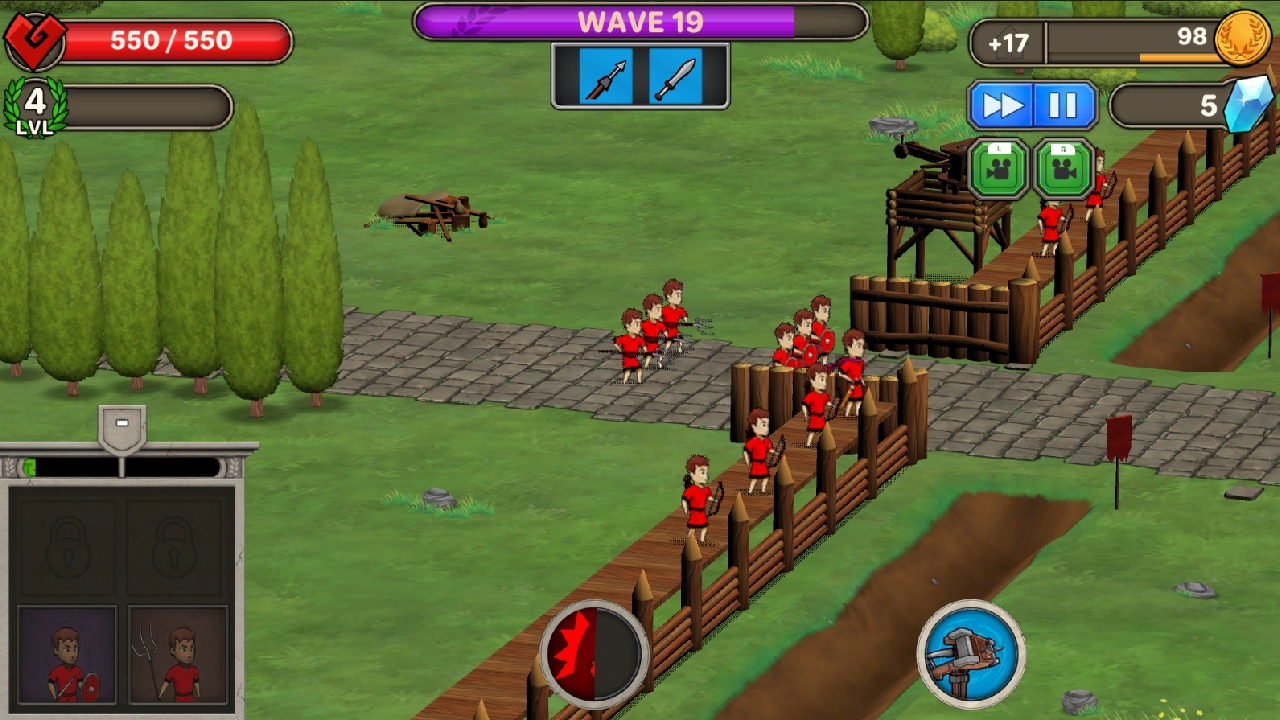Toggle the L camera view
The image size is (1280, 720).
(998, 166)
